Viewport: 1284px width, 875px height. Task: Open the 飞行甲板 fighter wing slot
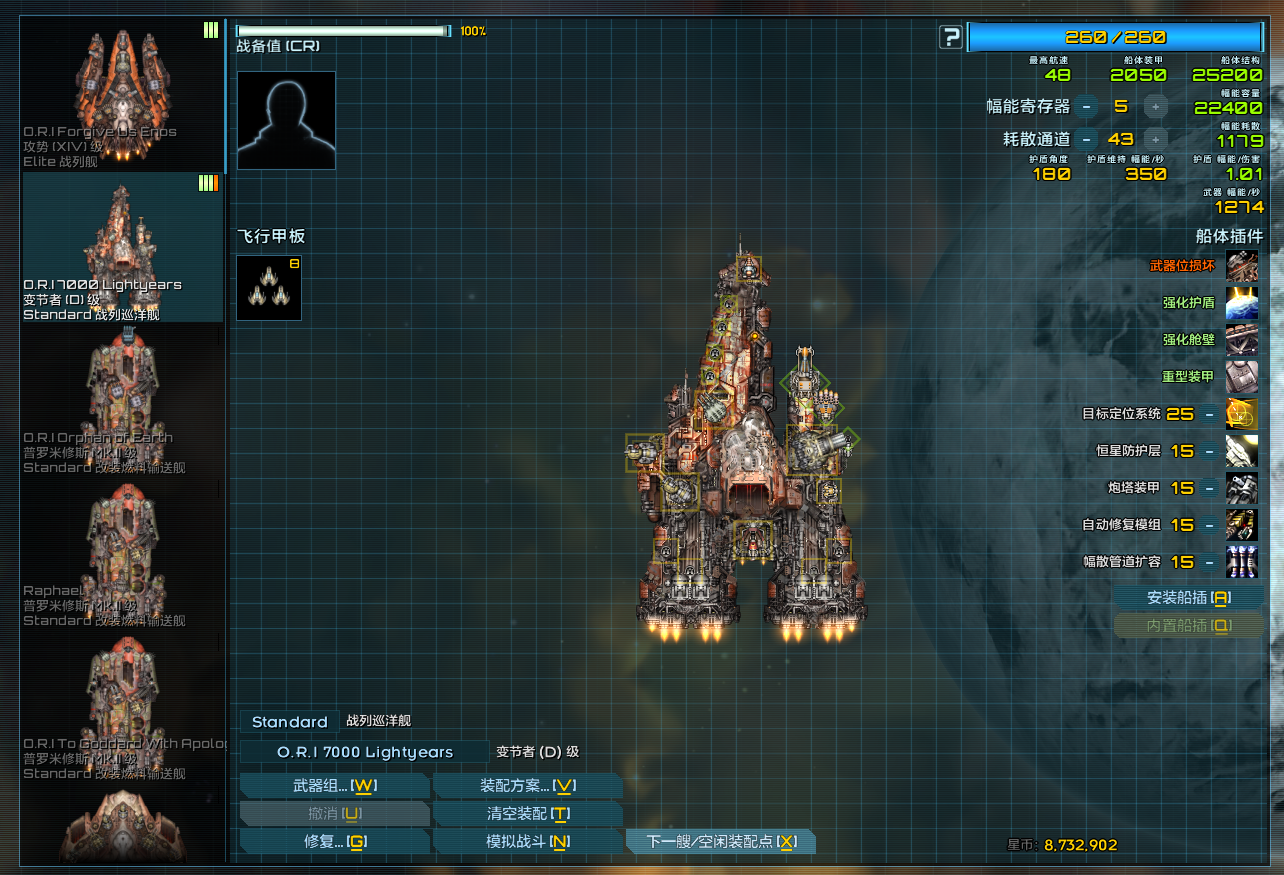click(x=269, y=288)
